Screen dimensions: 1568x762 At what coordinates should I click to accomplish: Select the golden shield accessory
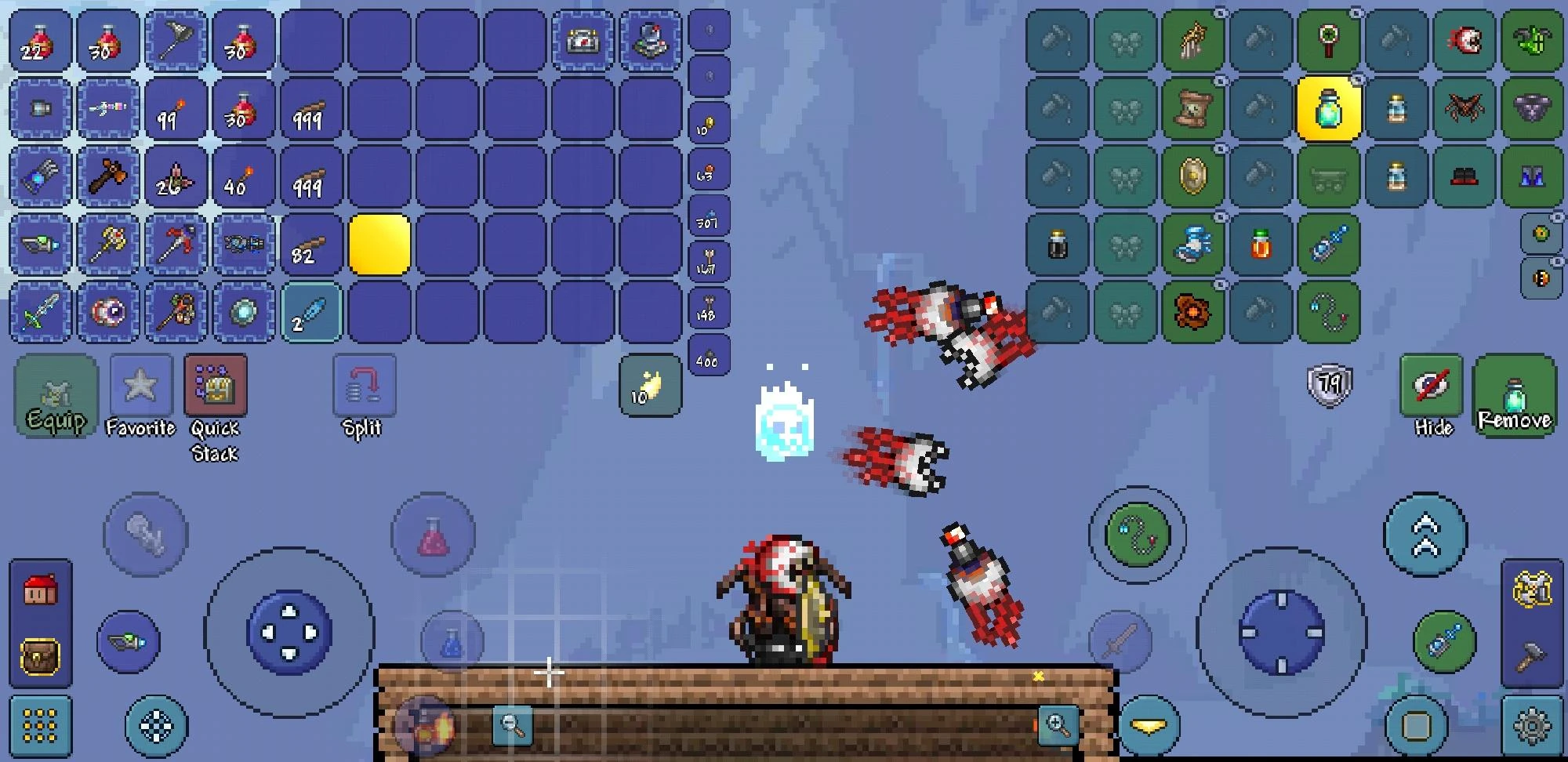click(x=1192, y=174)
